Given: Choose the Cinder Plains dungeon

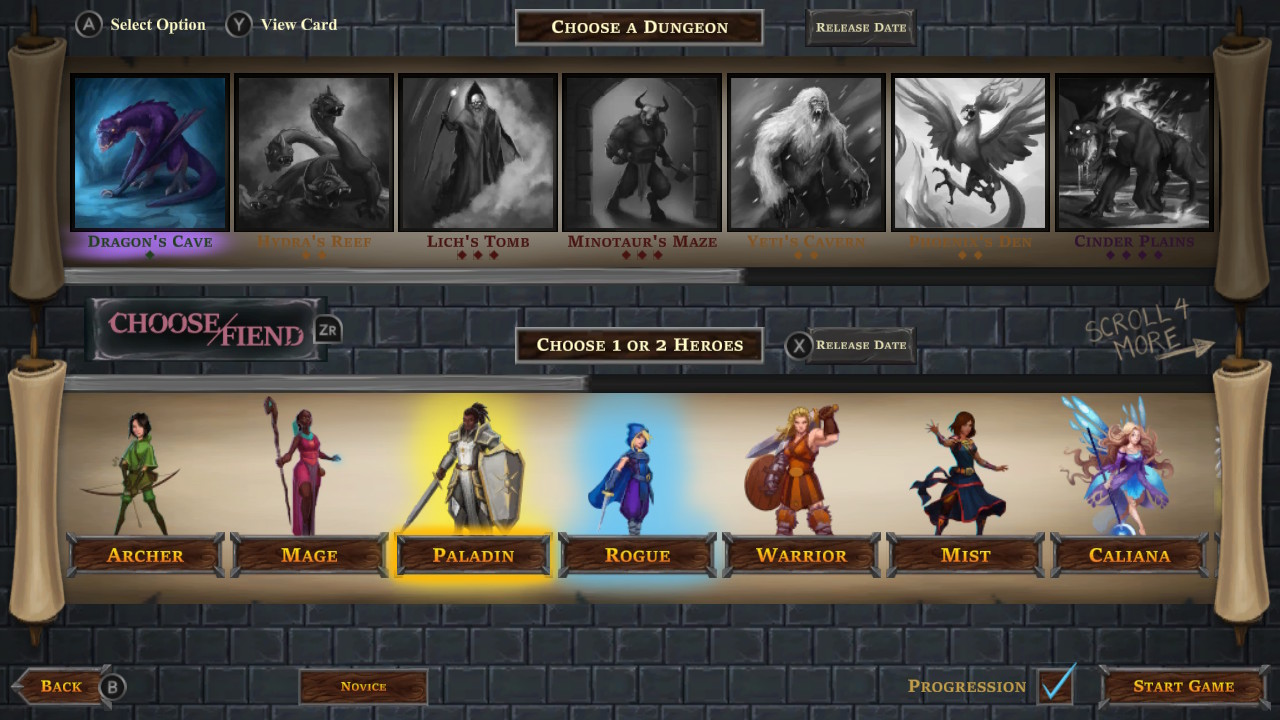Looking at the screenshot, I should 1134,151.
